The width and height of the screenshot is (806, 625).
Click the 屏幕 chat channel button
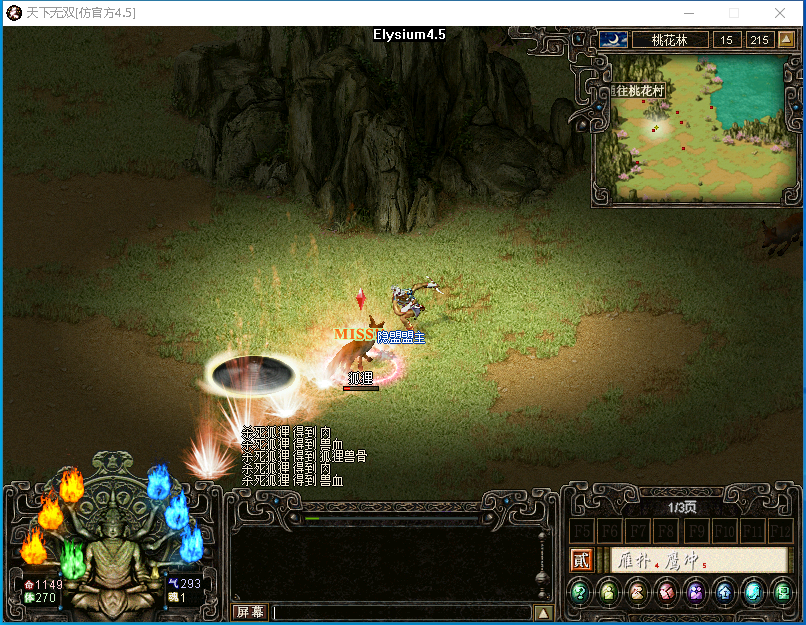[x=249, y=612]
